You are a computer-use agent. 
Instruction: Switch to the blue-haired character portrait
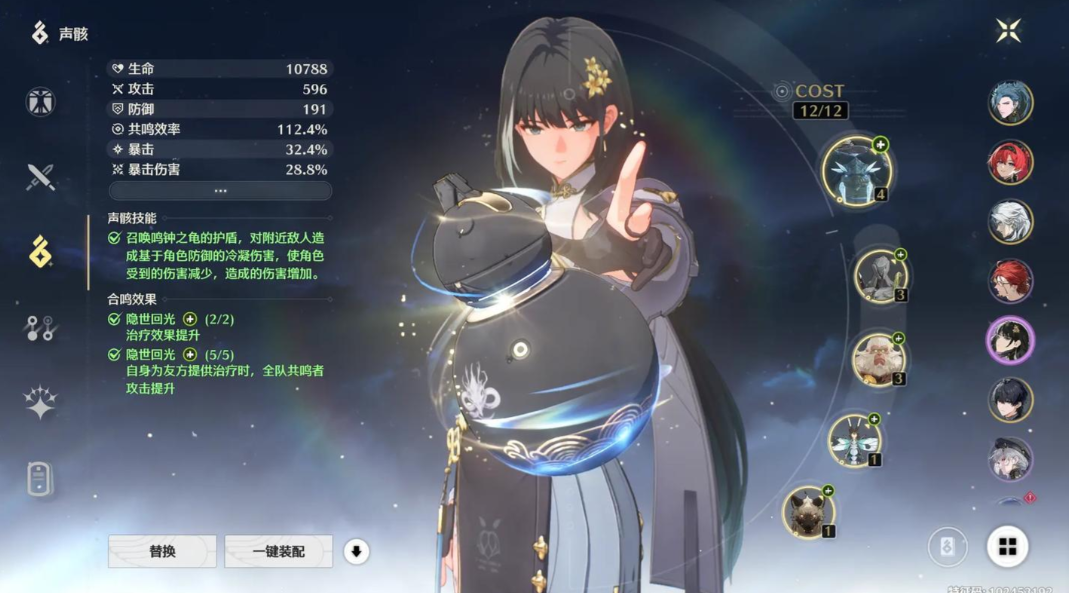click(1010, 102)
